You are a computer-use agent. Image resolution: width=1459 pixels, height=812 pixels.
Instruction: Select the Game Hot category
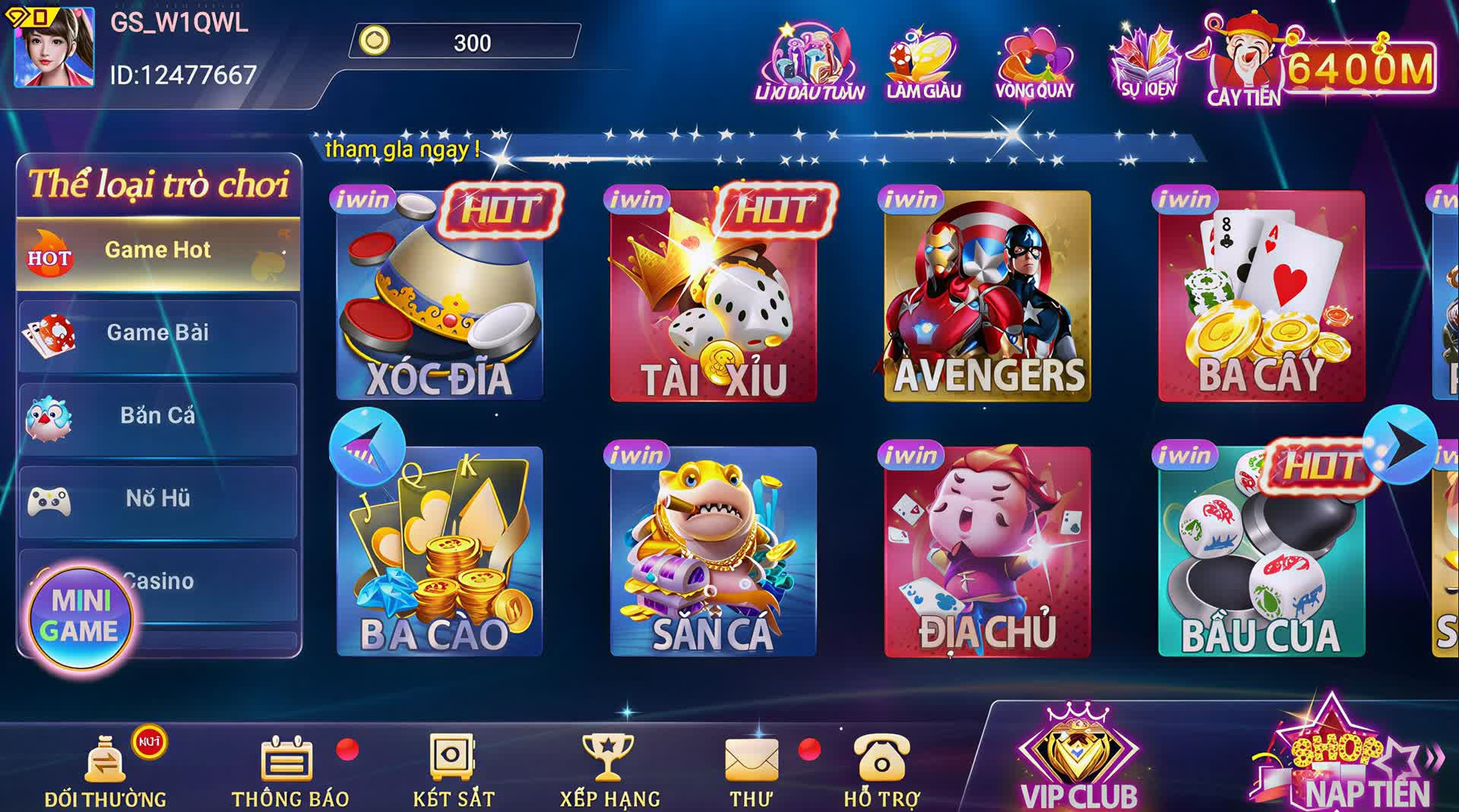tap(157, 251)
